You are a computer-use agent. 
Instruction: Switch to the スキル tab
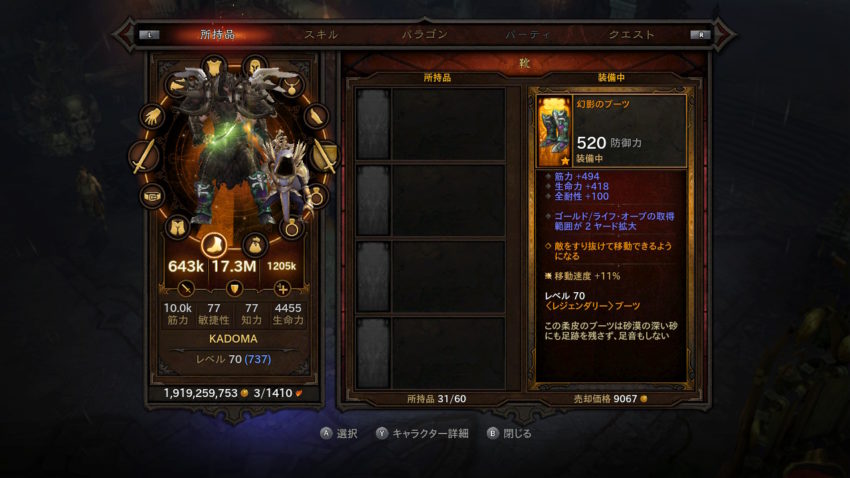point(320,34)
